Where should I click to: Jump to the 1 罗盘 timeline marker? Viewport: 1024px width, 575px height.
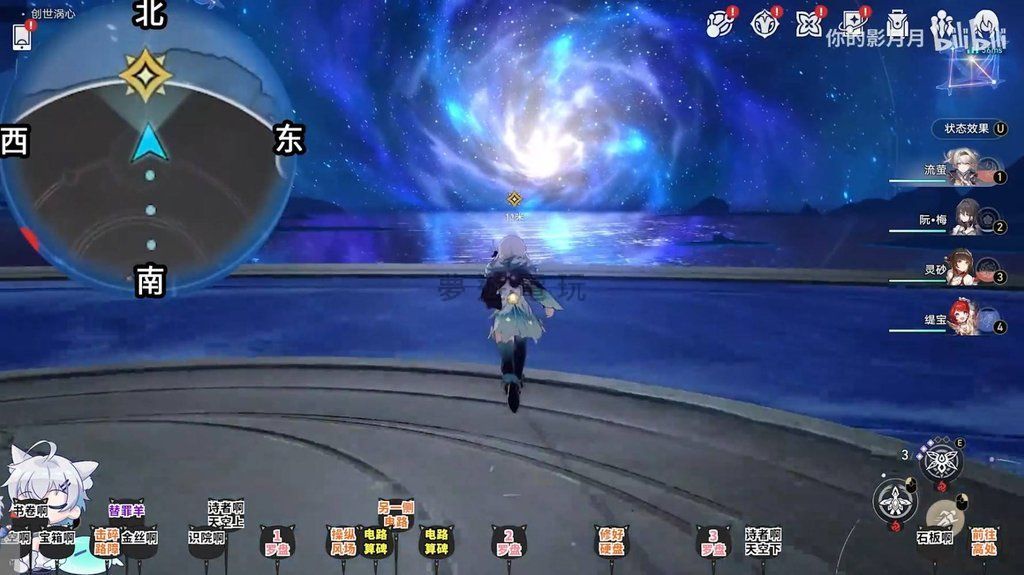[x=277, y=543]
